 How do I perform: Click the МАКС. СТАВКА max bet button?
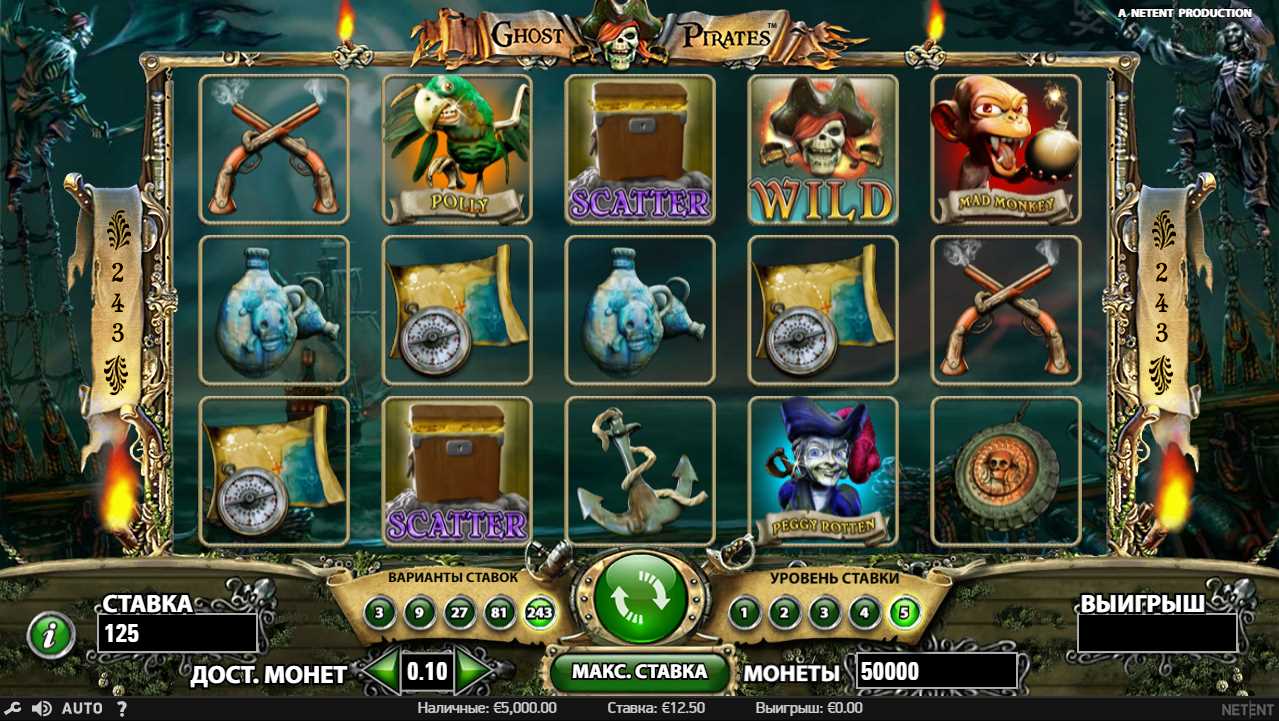click(639, 671)
